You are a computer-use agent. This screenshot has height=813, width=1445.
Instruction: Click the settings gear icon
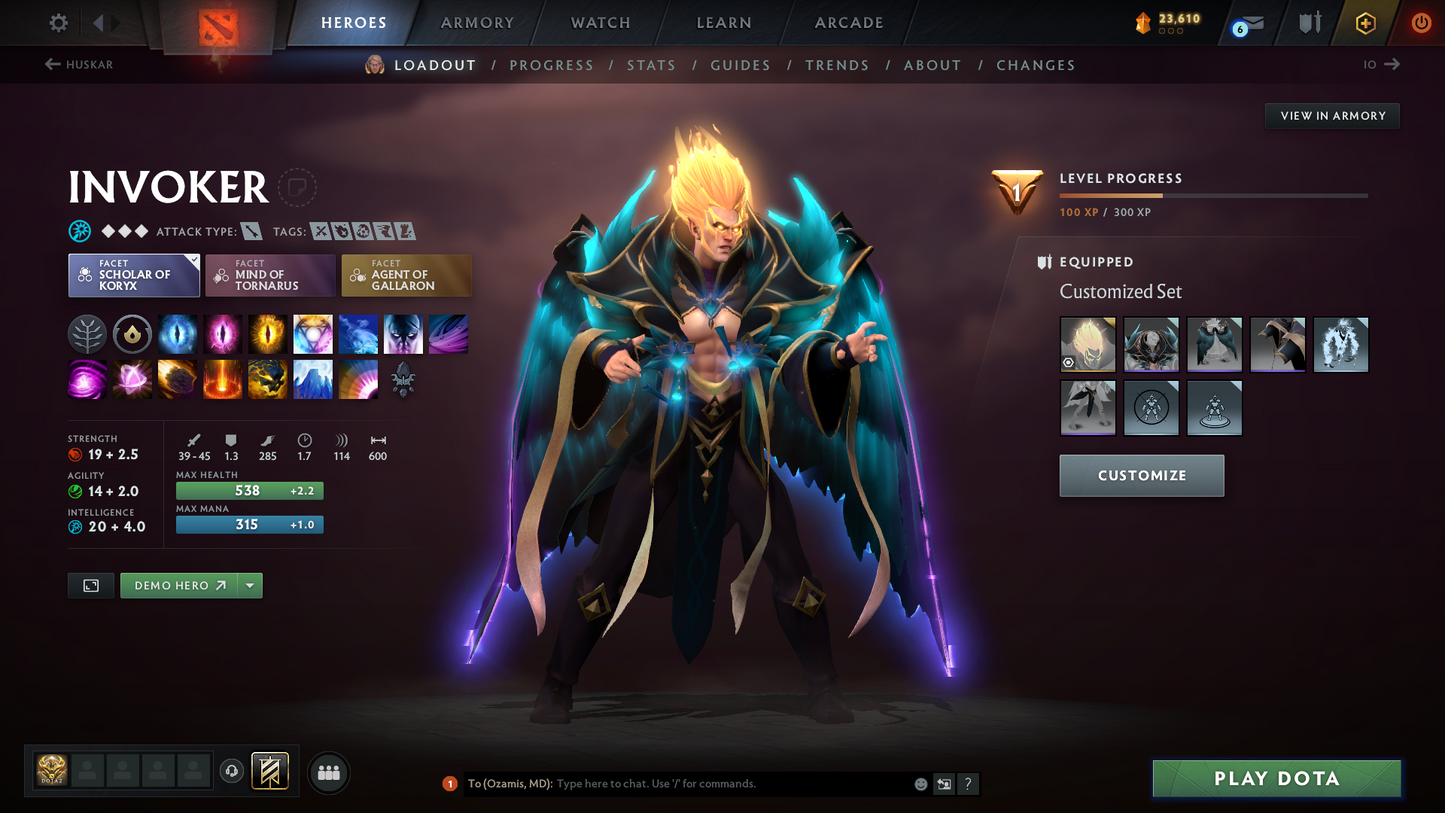click(x=56, y=22)
